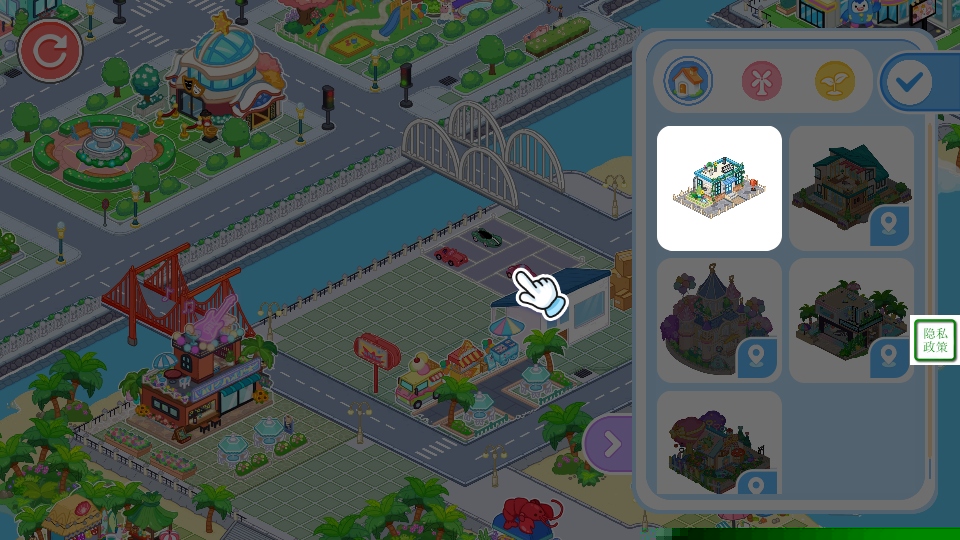Open the 隐私政策 privacy policy link
960x540 pixels.
(x=935, y=340)
